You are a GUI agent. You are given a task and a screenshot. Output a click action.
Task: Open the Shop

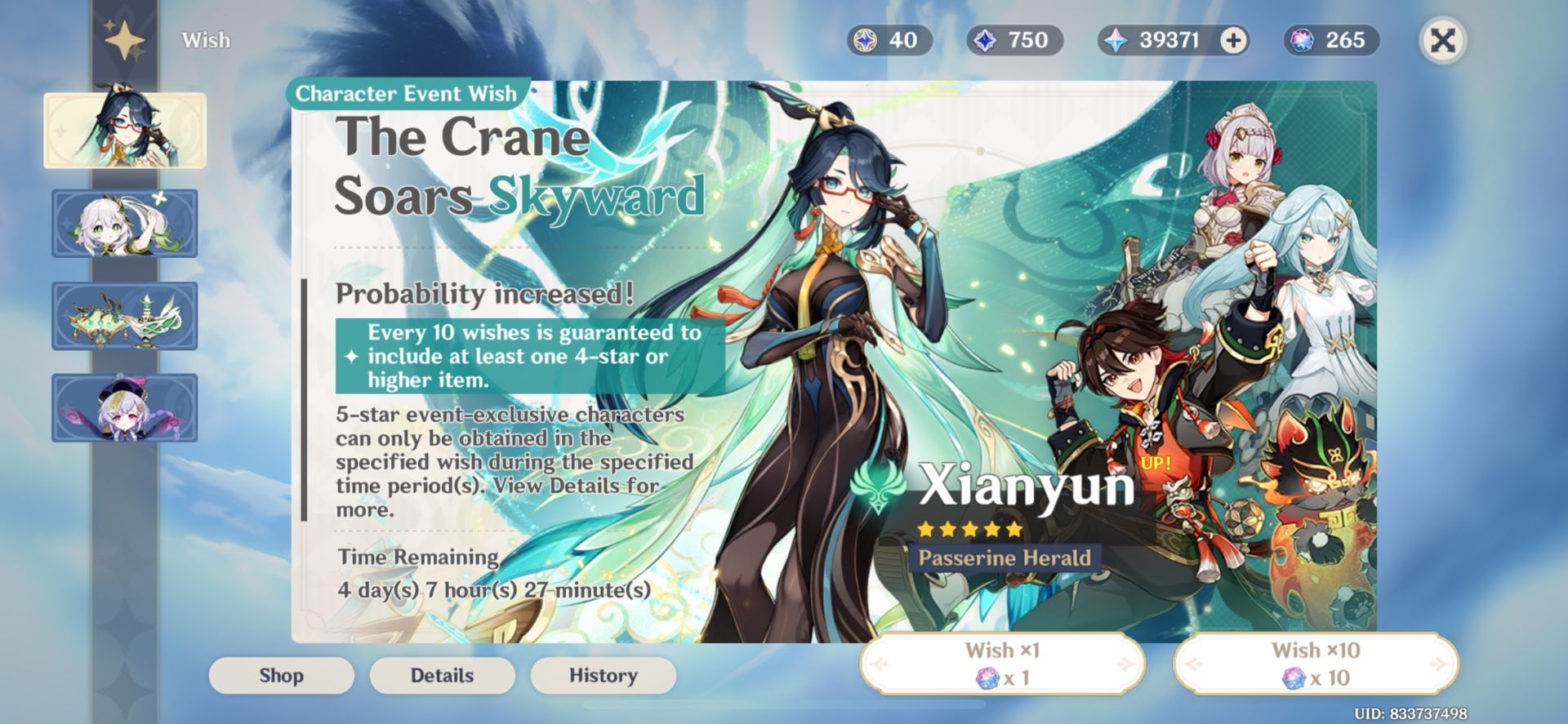pyautogui.click(x=281, y=675)
